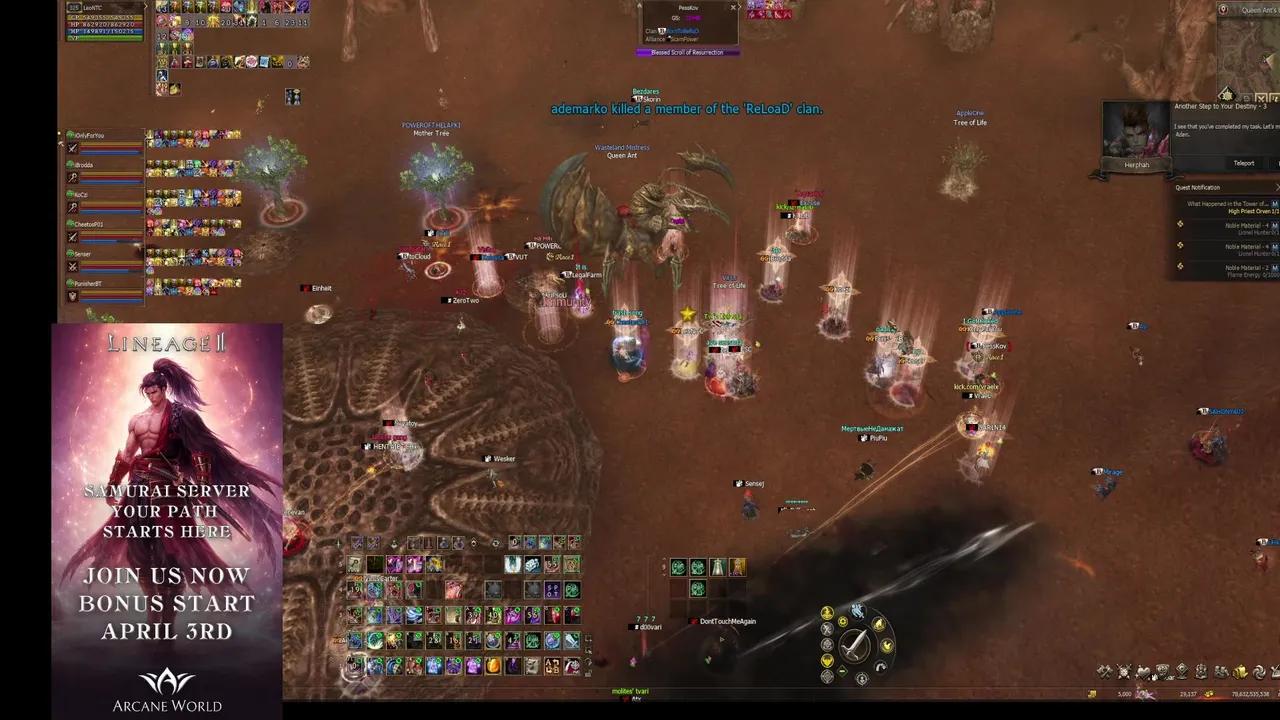
Task: Select the sword at the center of the radial action menu
Action: tap(855, 646)
